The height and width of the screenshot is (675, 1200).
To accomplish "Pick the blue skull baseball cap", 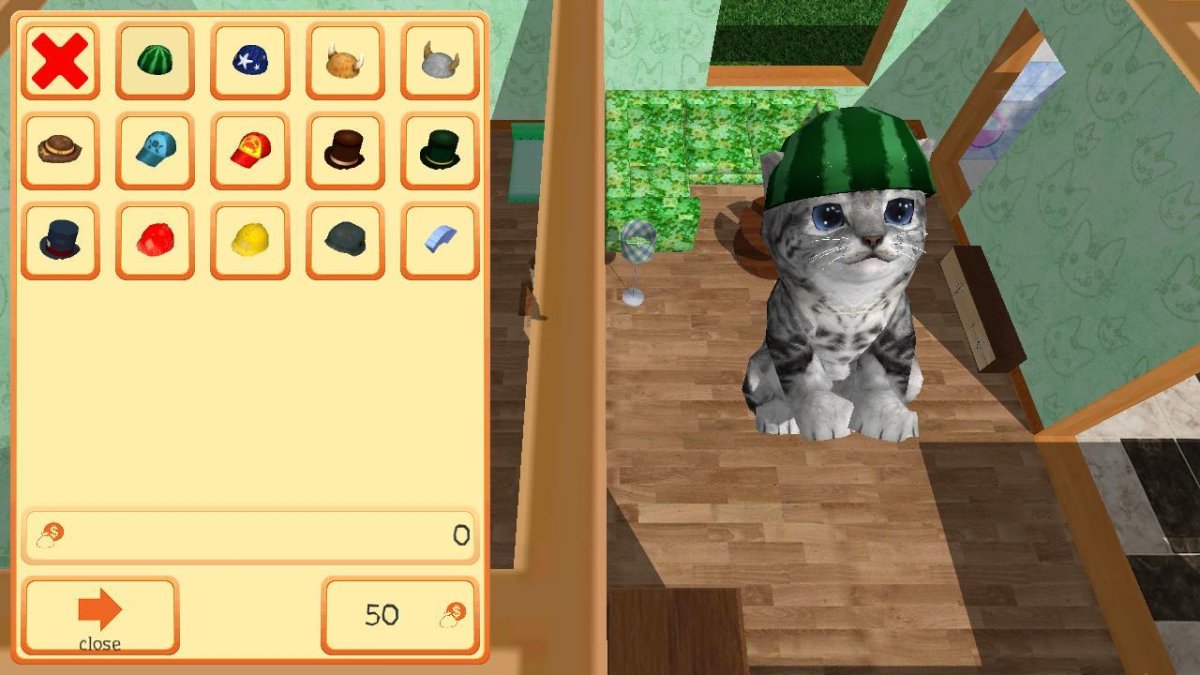I will pyautogui.click(x=155, y=151).
